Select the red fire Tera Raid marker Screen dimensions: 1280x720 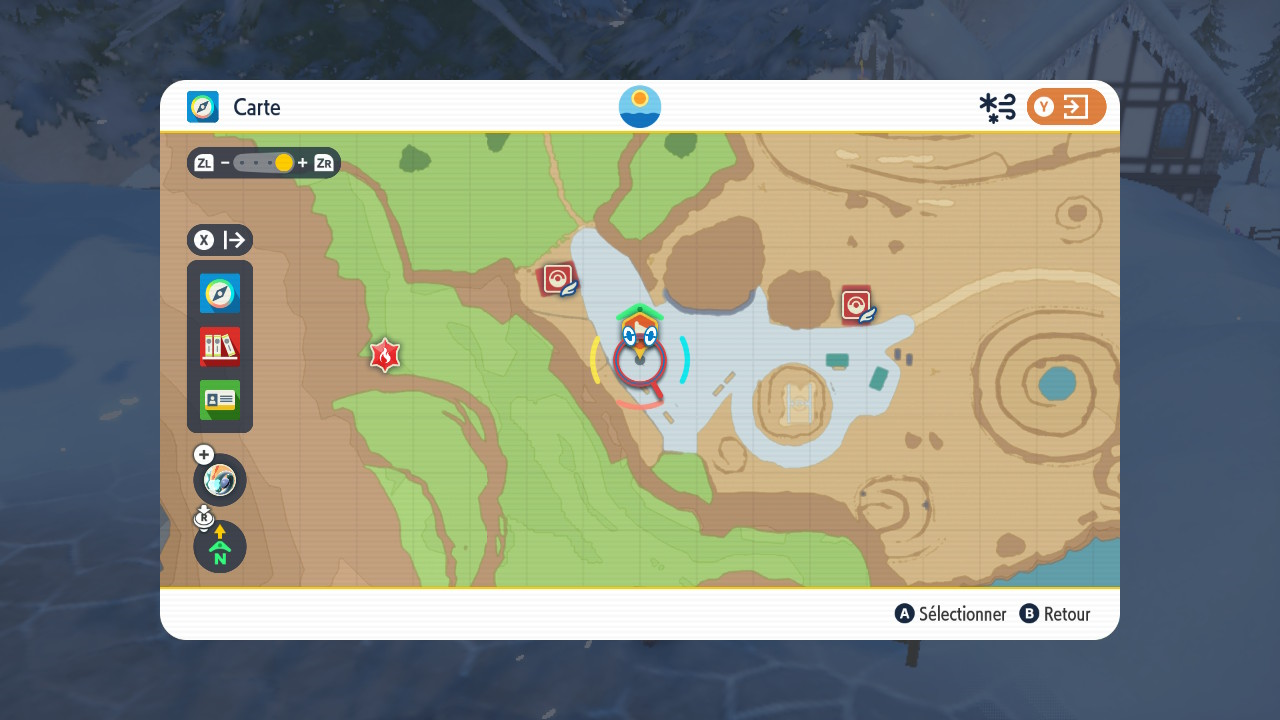pos(385,354)
